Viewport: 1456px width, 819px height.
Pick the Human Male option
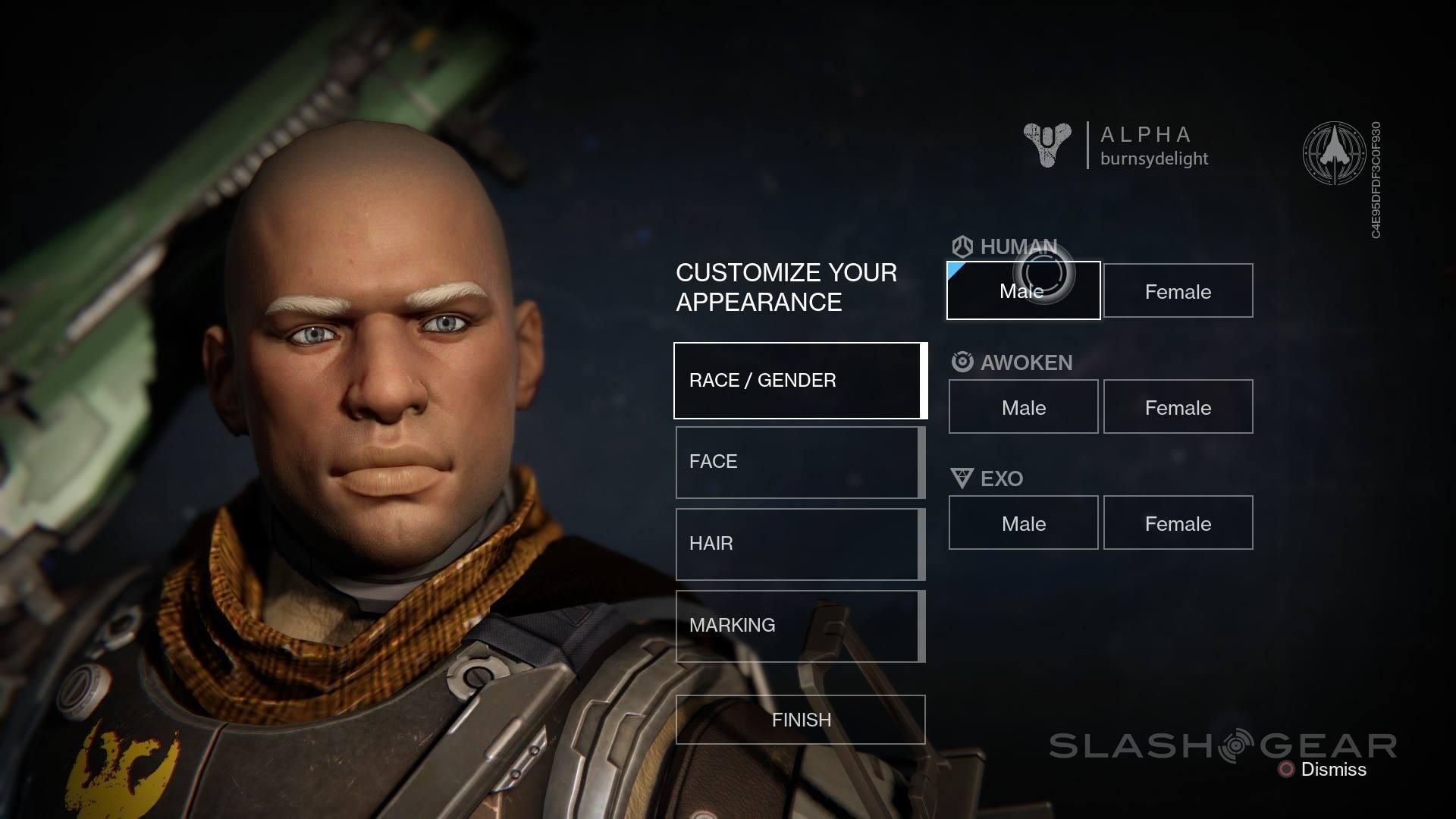tap(1023, 290)
